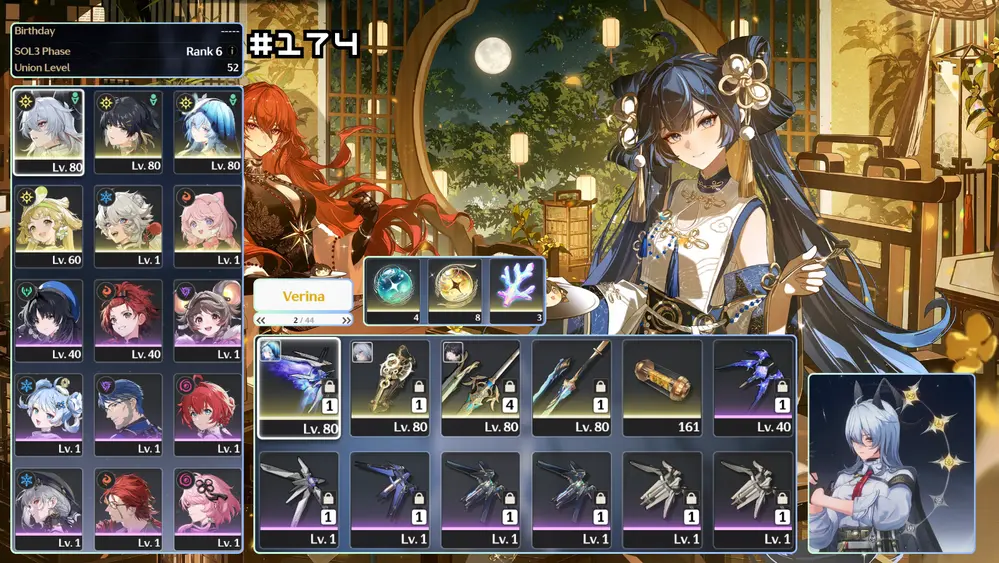Select the highlighted Lv. 80 blue rectifier weapon
The width and height of the screenshot is (999, 563).
[298, 387]
